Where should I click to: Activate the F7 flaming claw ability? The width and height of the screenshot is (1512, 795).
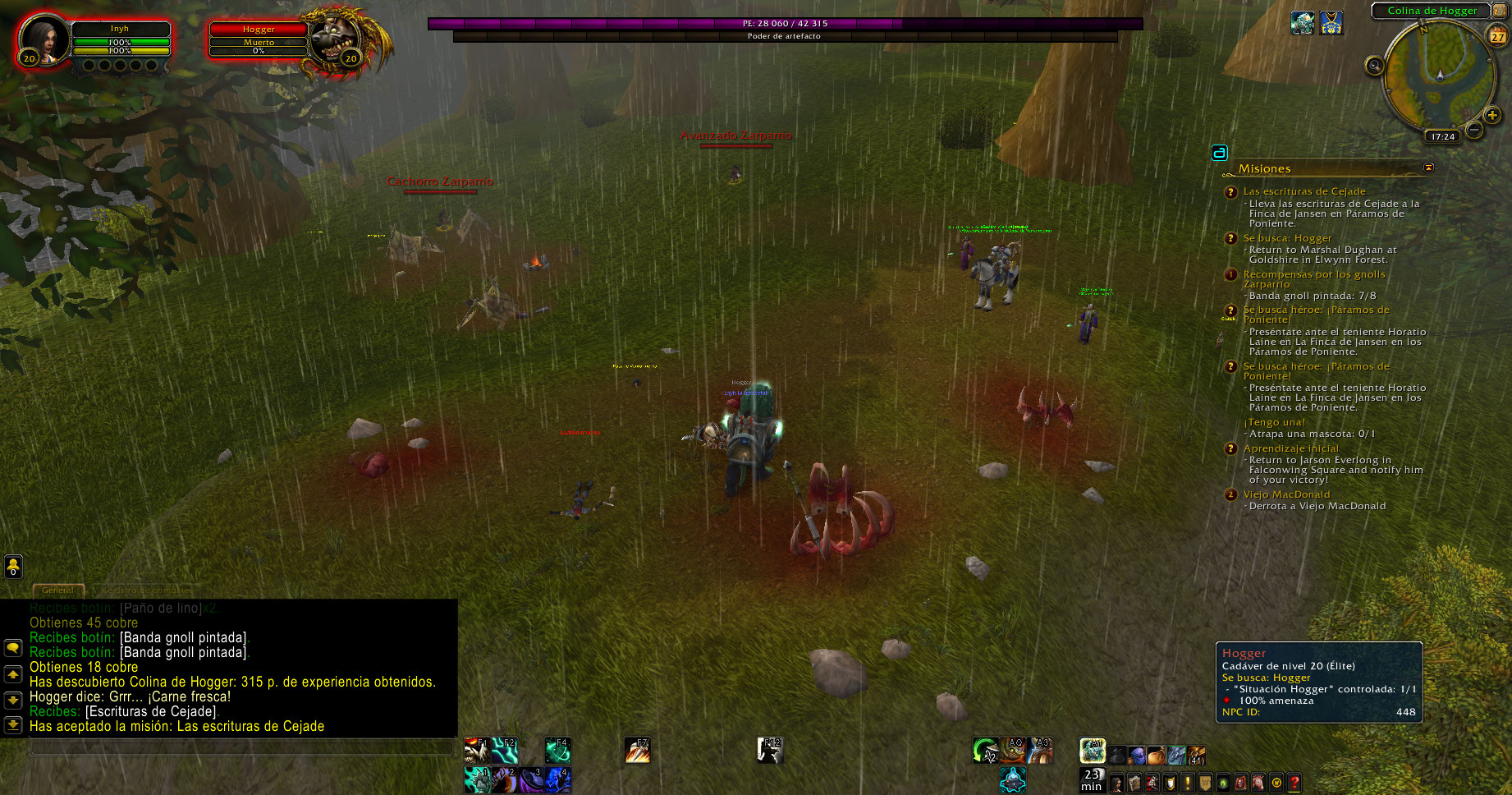(x=637, y=750)
